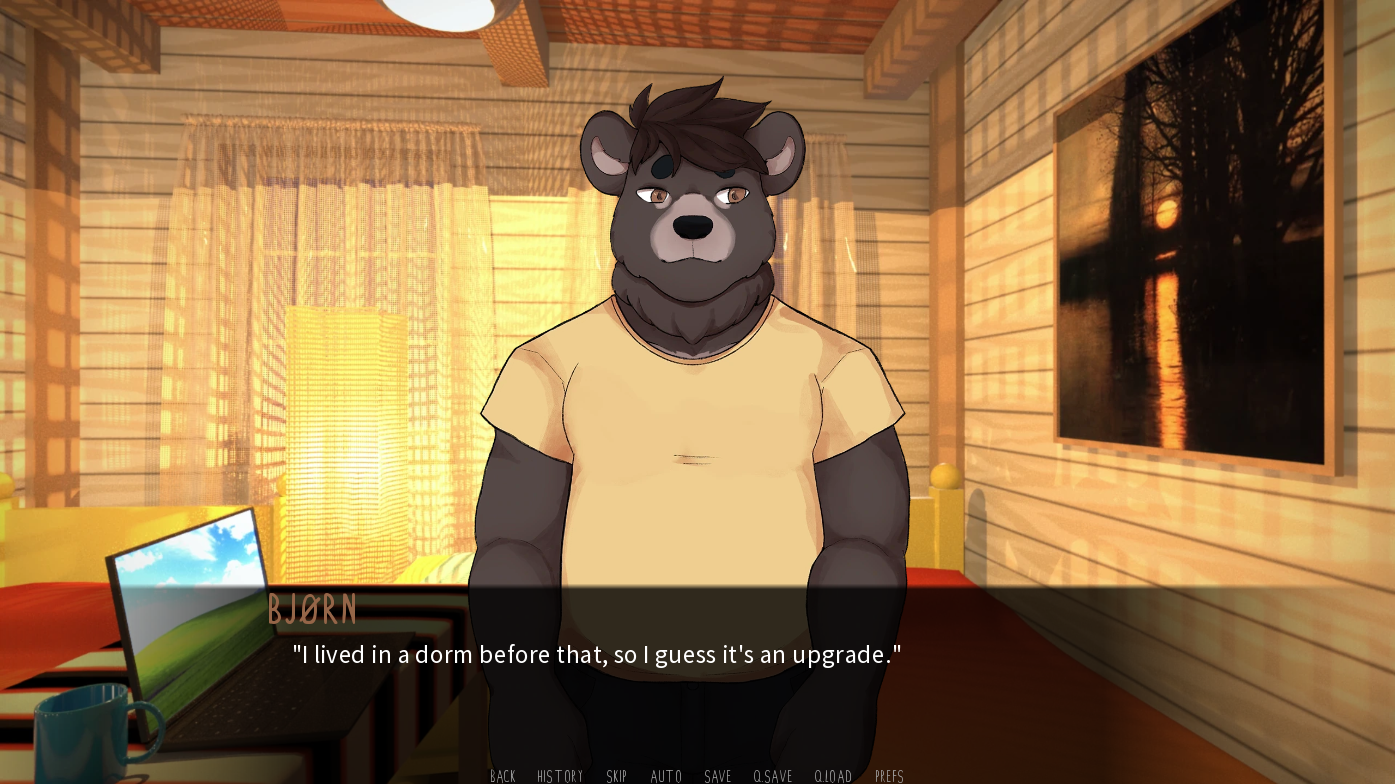This screenshot has width=1395, height=784.
Task: Open the Prefs menu
Action: click(889, 776)
